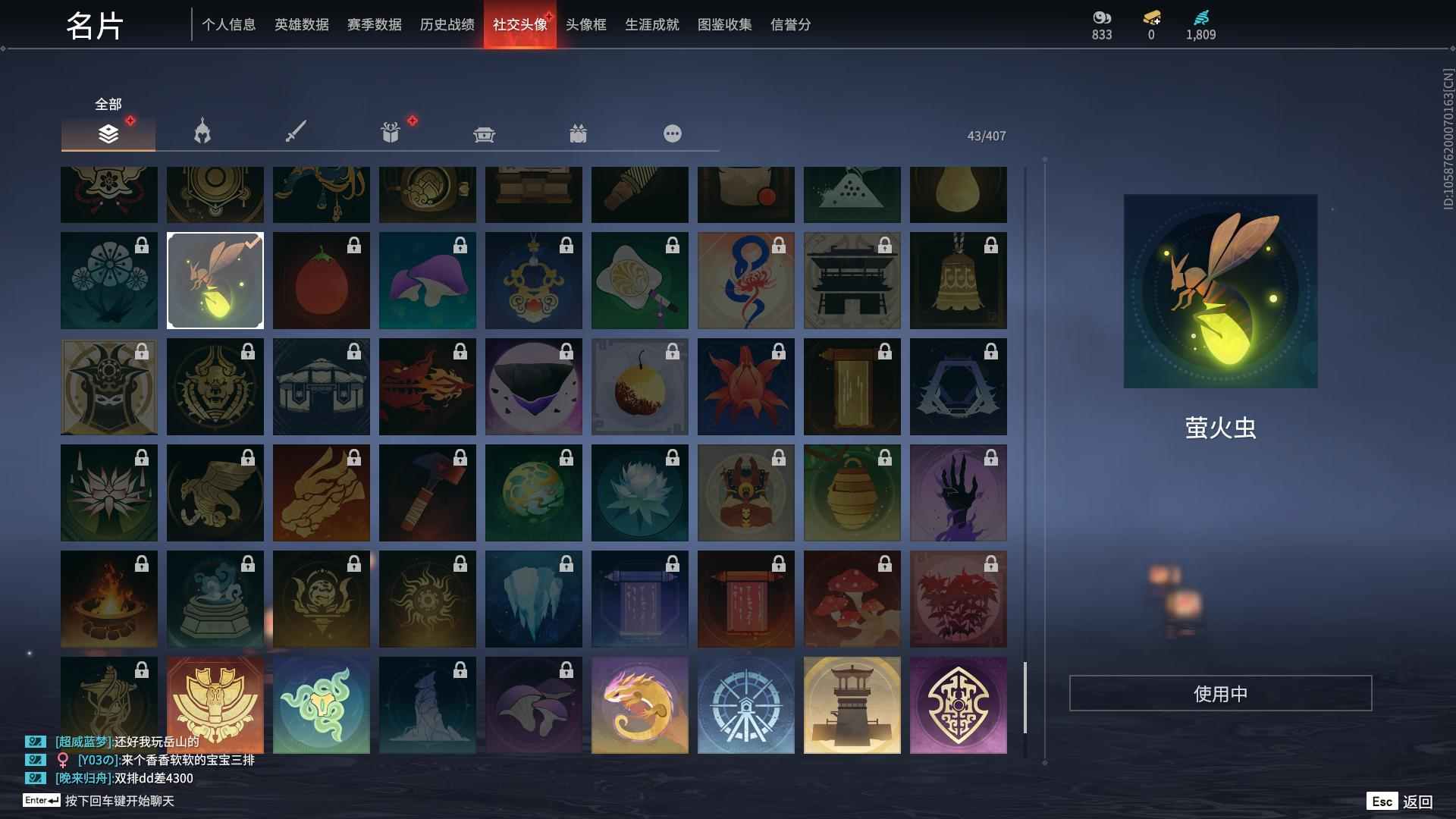Open the 图鉴收集 menu item

(724, 24)
